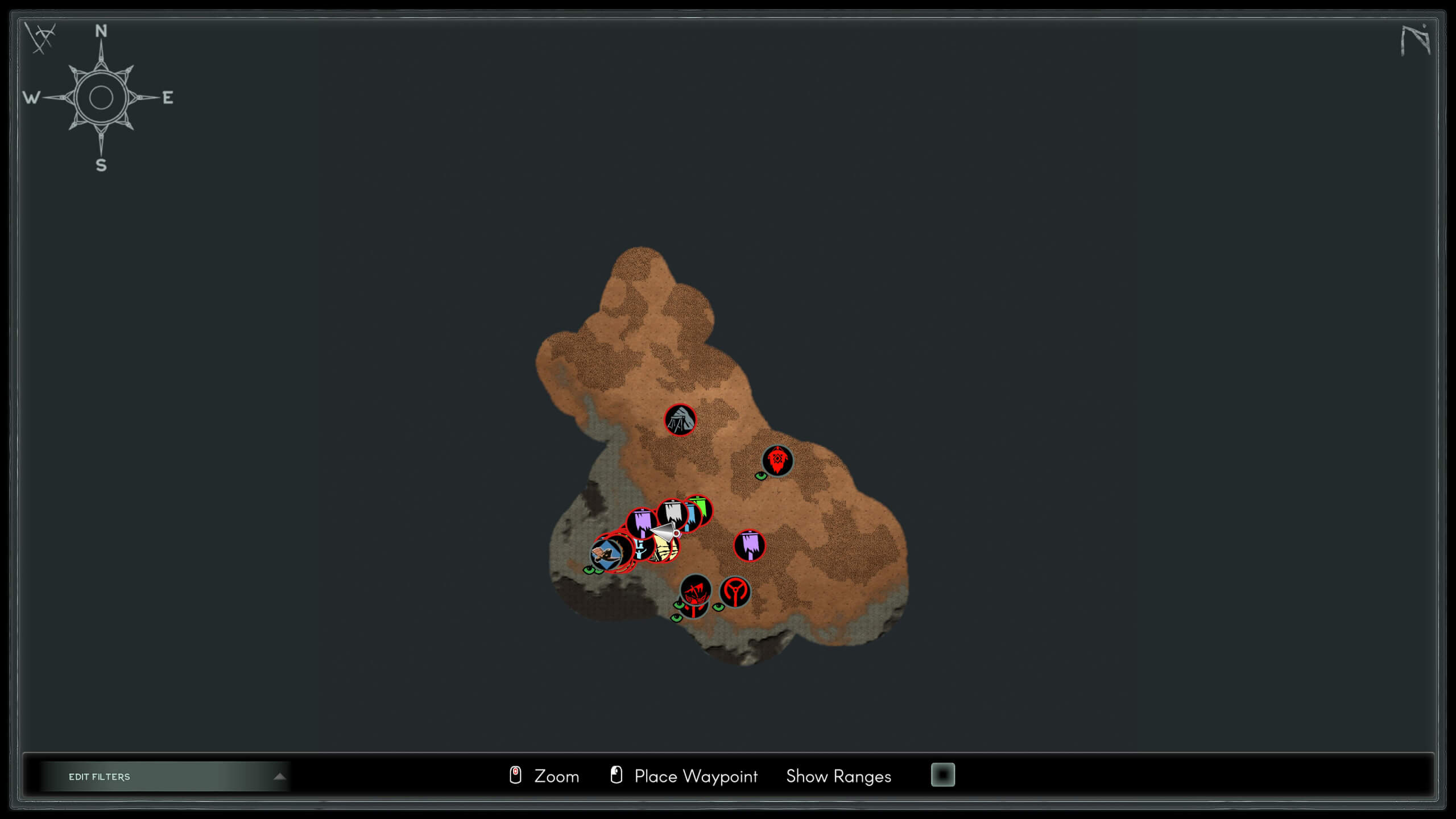Viewport: 1456px width, 819px height.
Task: Open the Edit Filters dropdown
Action: point(165,776)
